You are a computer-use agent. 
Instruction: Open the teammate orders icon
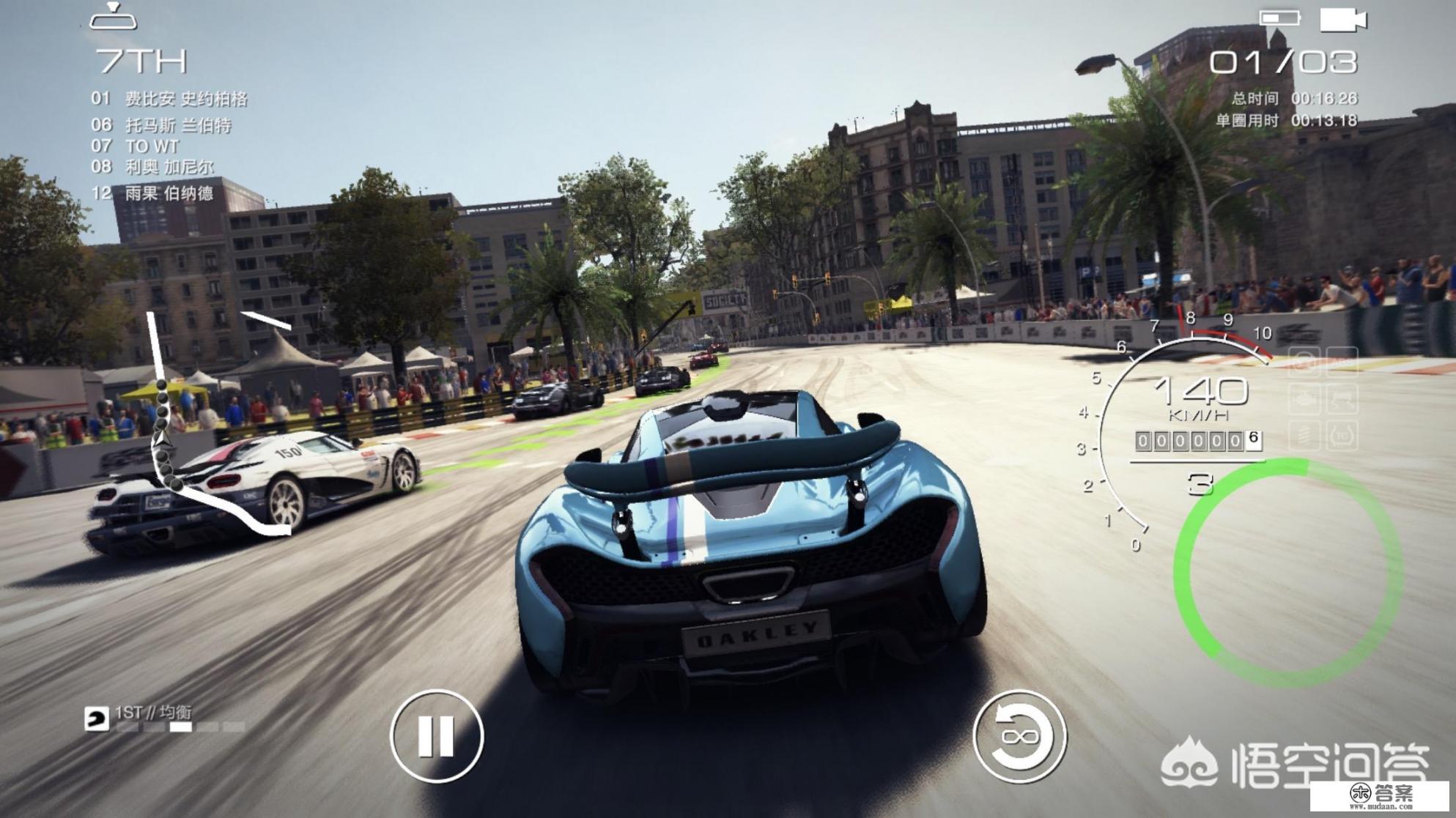[97, 718]
